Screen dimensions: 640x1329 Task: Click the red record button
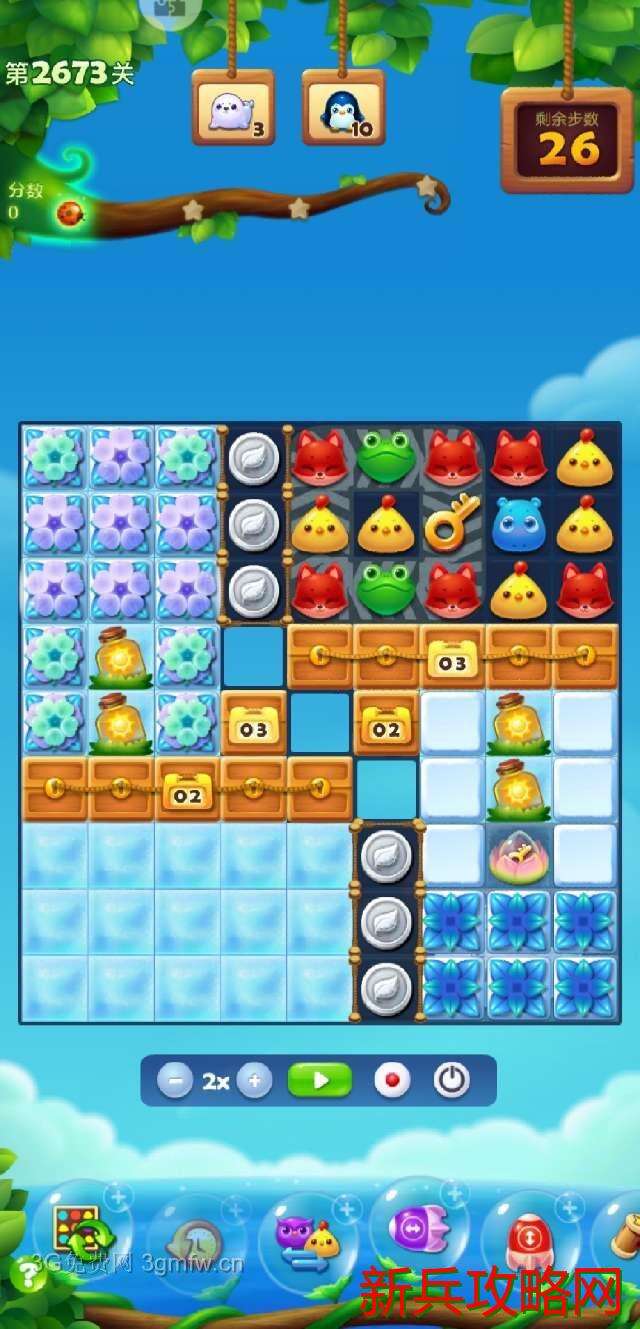(392, 1081)
